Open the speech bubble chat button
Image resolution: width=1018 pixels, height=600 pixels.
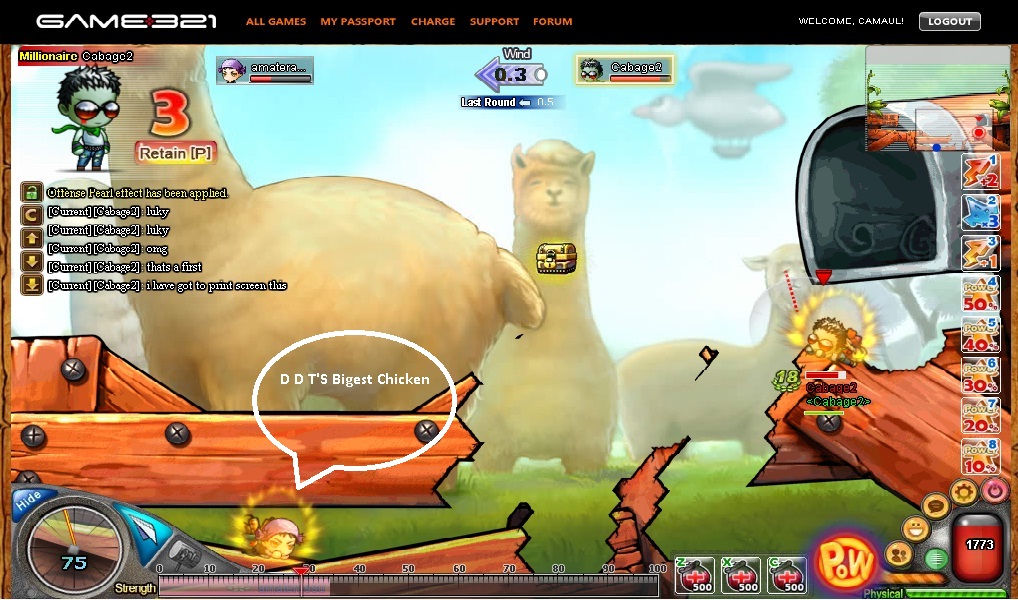(936, 506)
